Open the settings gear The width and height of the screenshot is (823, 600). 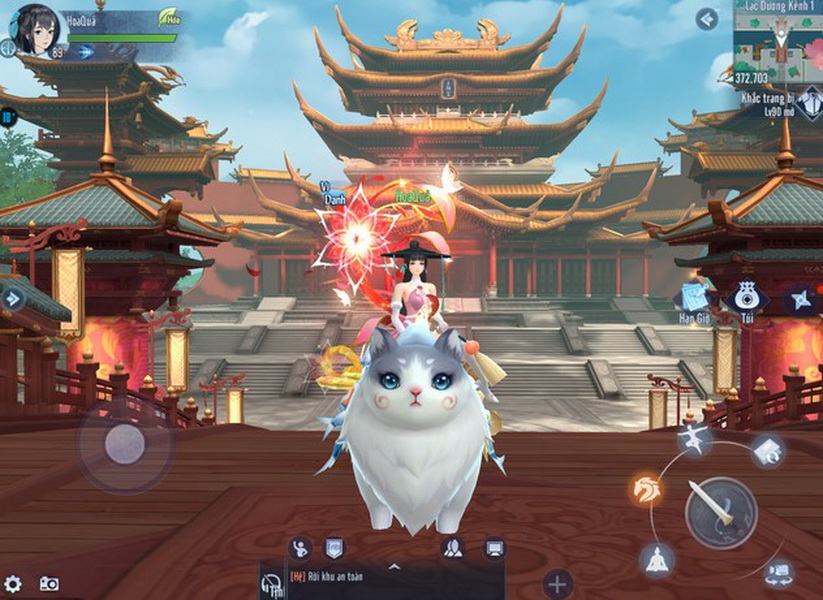pyautogui.click(x=13, y=583)
